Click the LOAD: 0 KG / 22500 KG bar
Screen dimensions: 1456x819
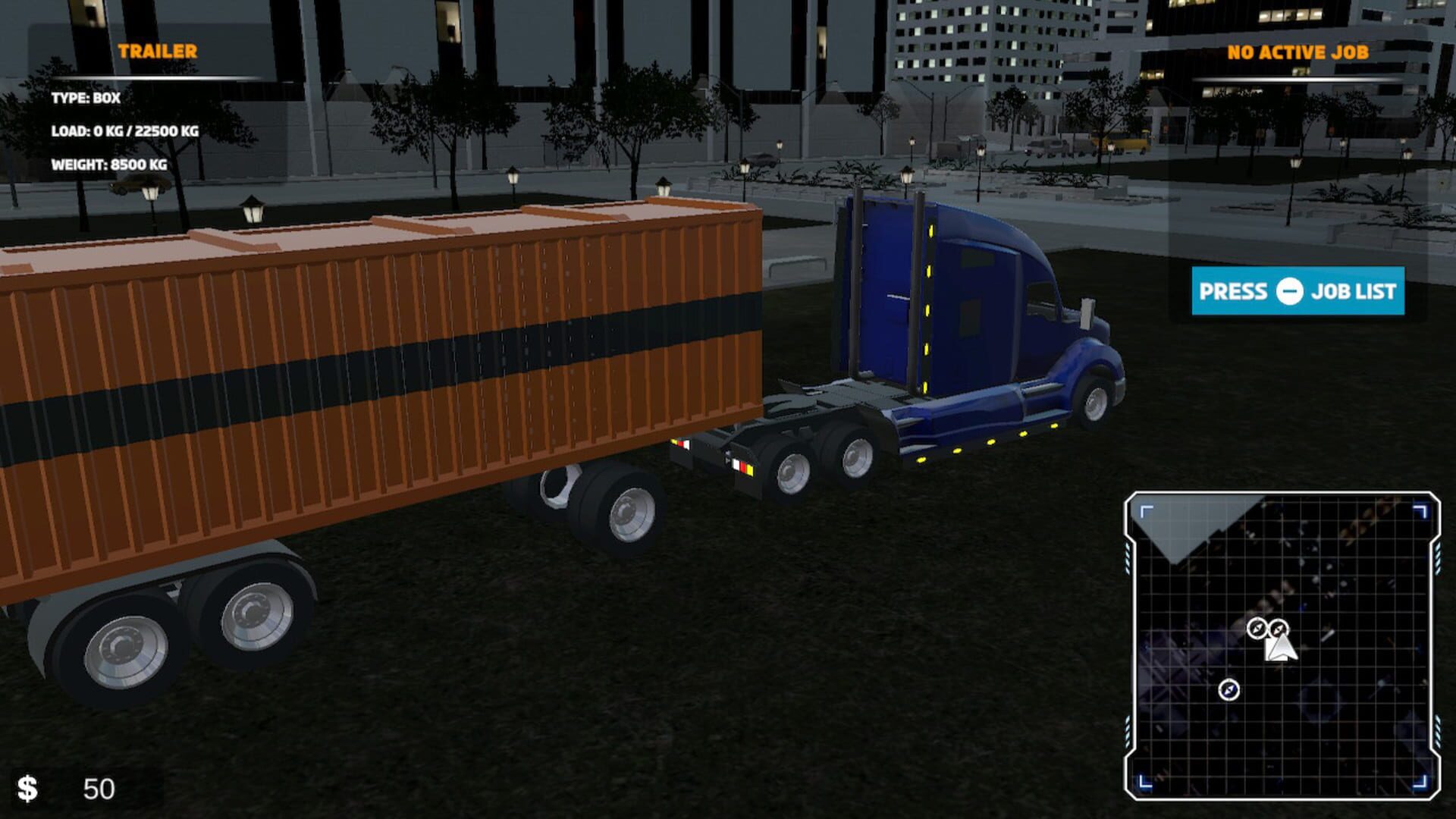[x=125, y=130]
